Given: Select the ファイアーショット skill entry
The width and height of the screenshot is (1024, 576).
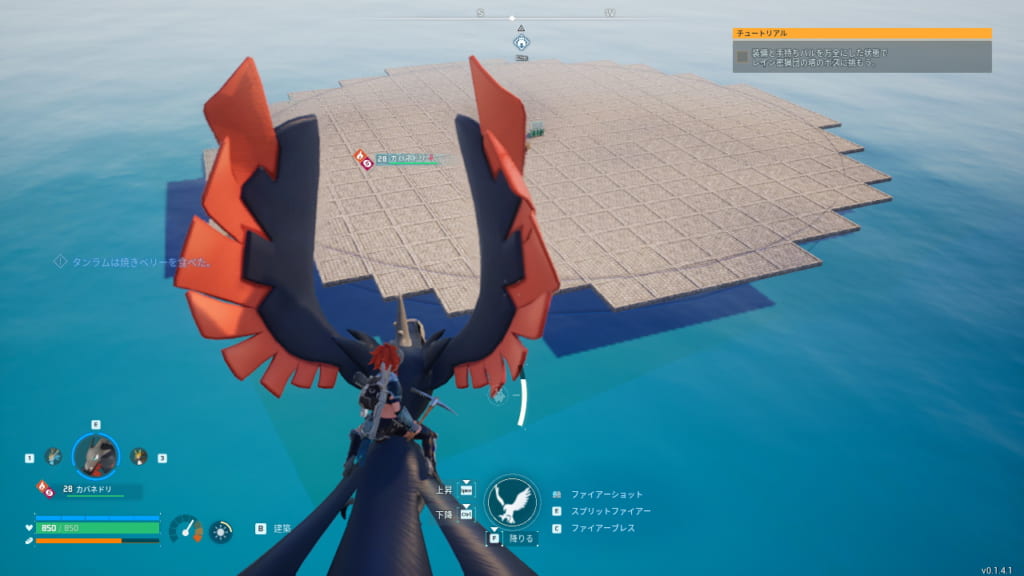Looking at the screenshot, I should (x=606, y=494).
